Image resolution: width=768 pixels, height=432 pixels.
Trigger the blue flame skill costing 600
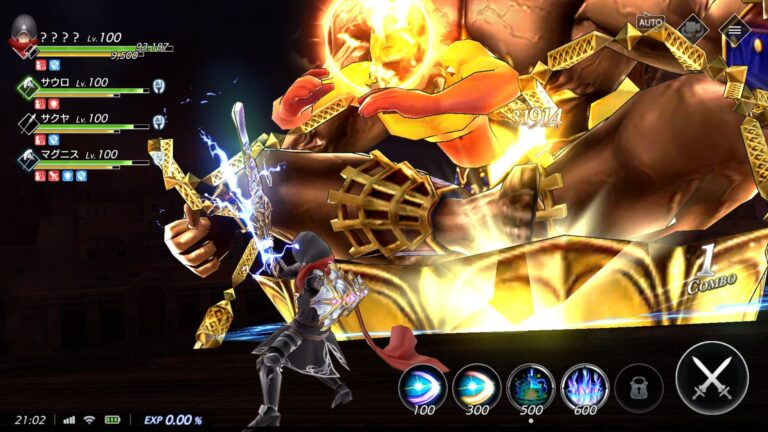click(x=584, y=385)
